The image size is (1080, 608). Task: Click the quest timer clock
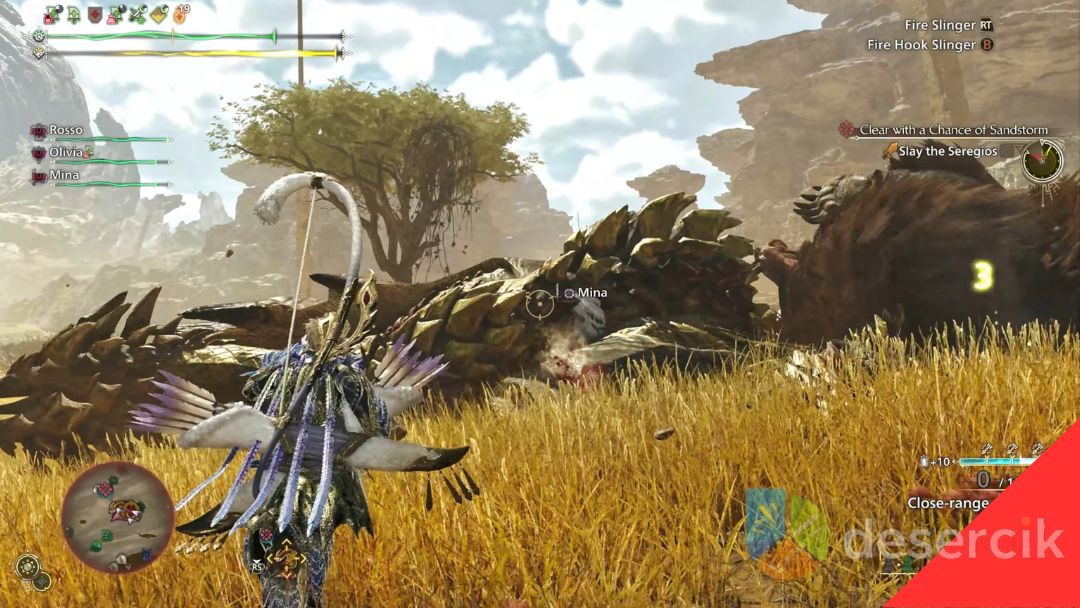pos(1042,160)
